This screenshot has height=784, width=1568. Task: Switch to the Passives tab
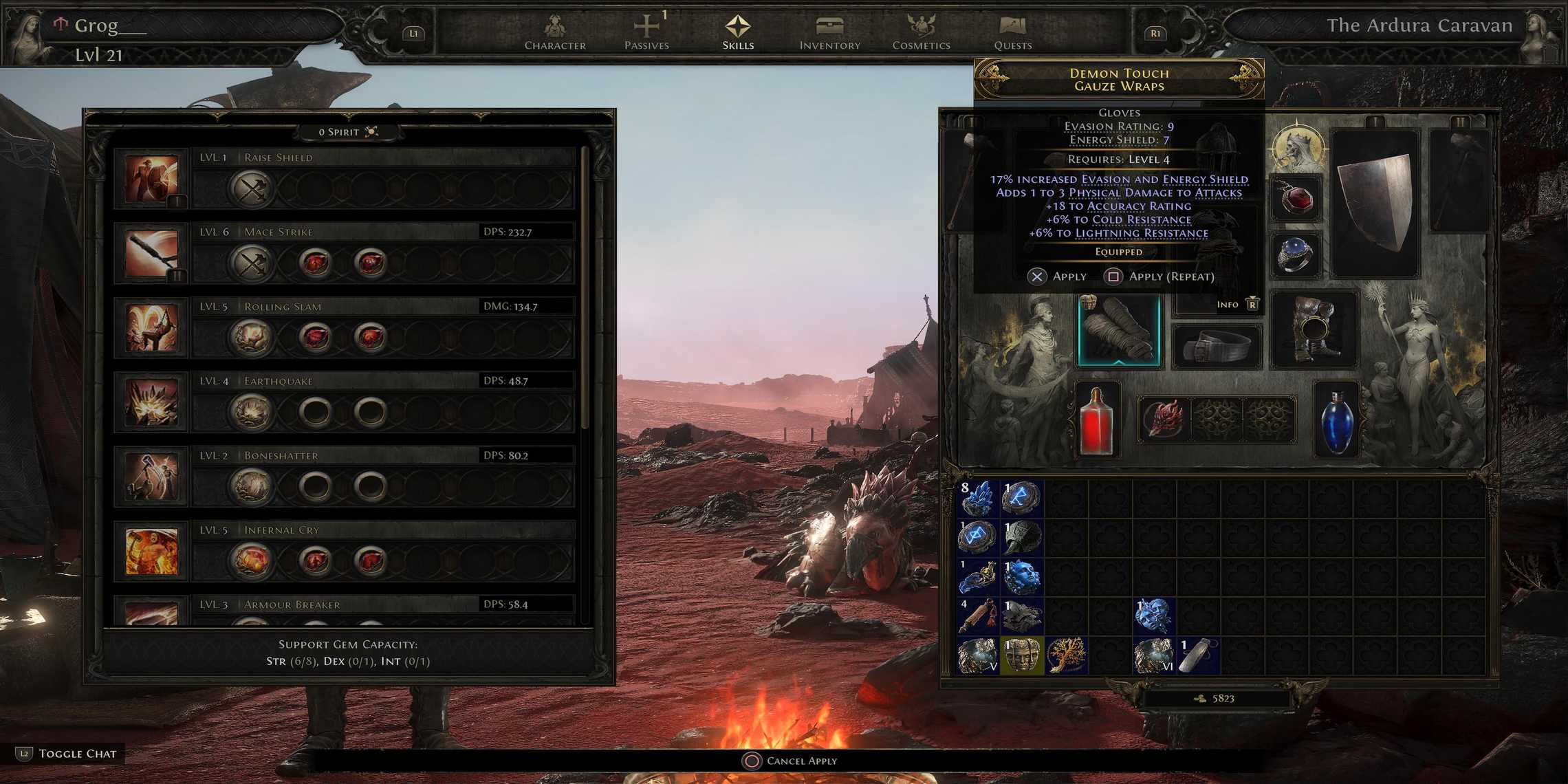[647, 28]
